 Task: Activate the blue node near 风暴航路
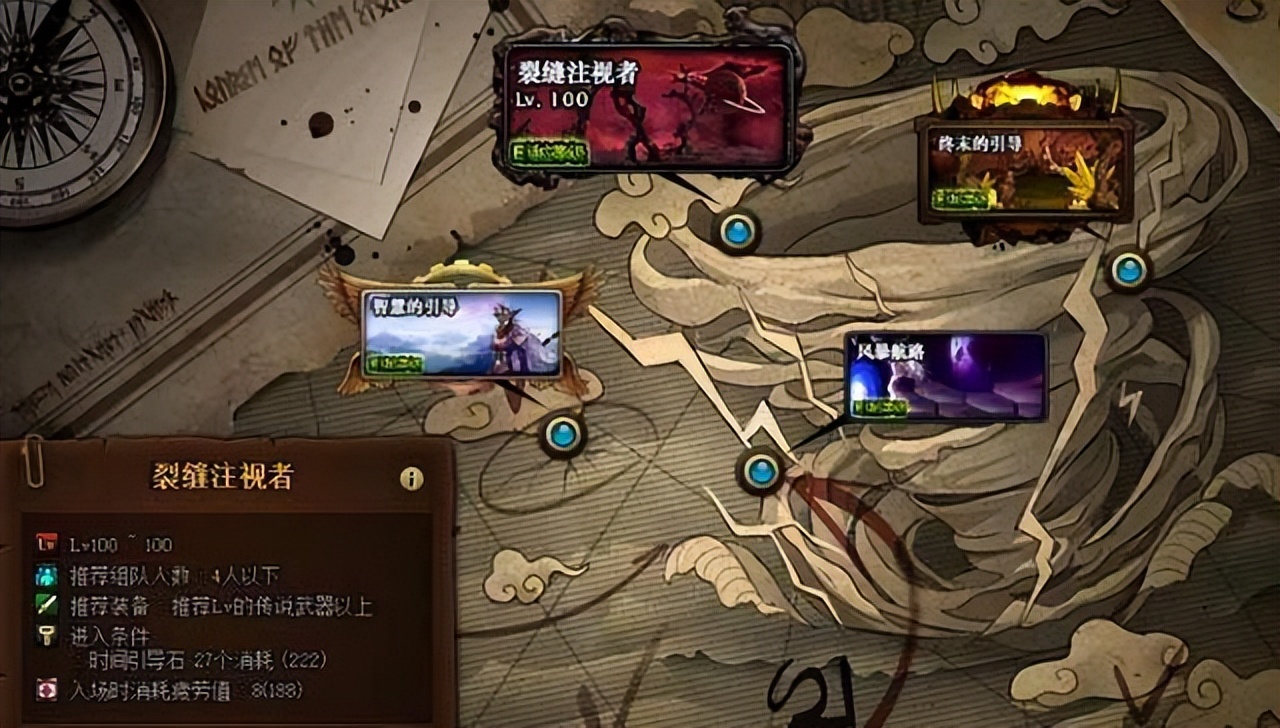click(762, 473)
